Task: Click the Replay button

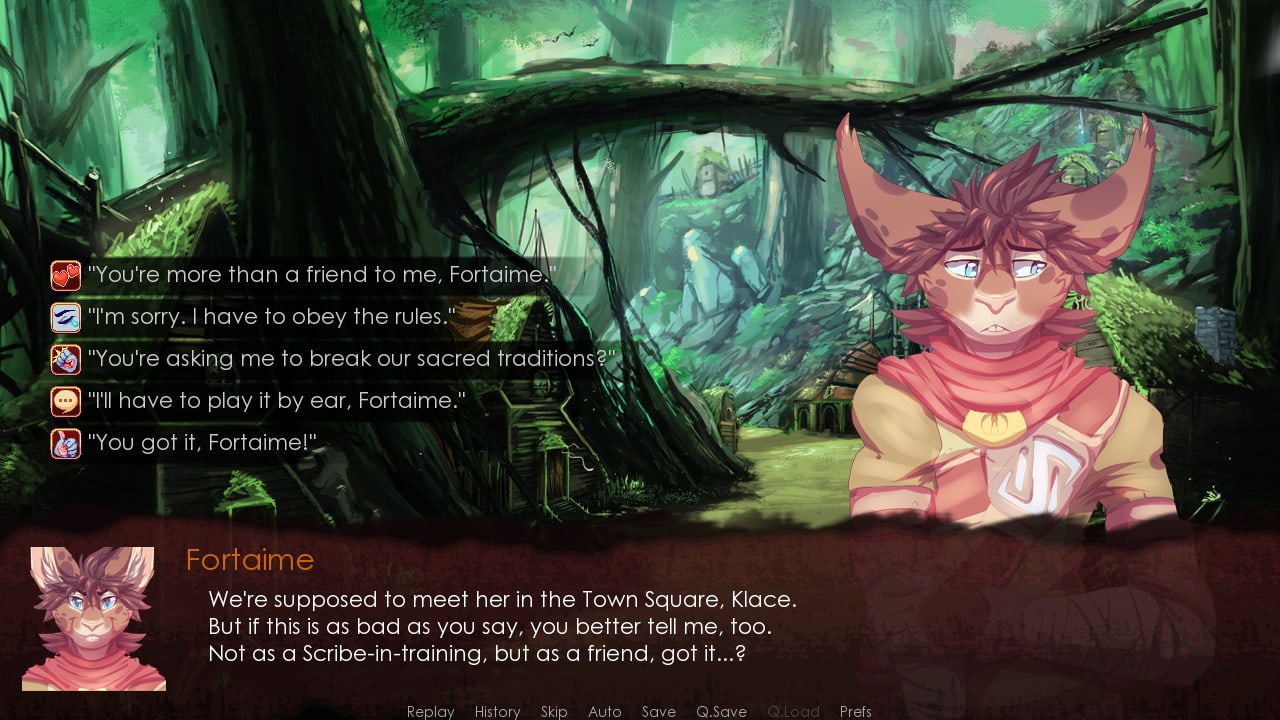Action: pyautogui.click(x=430, y=711)
